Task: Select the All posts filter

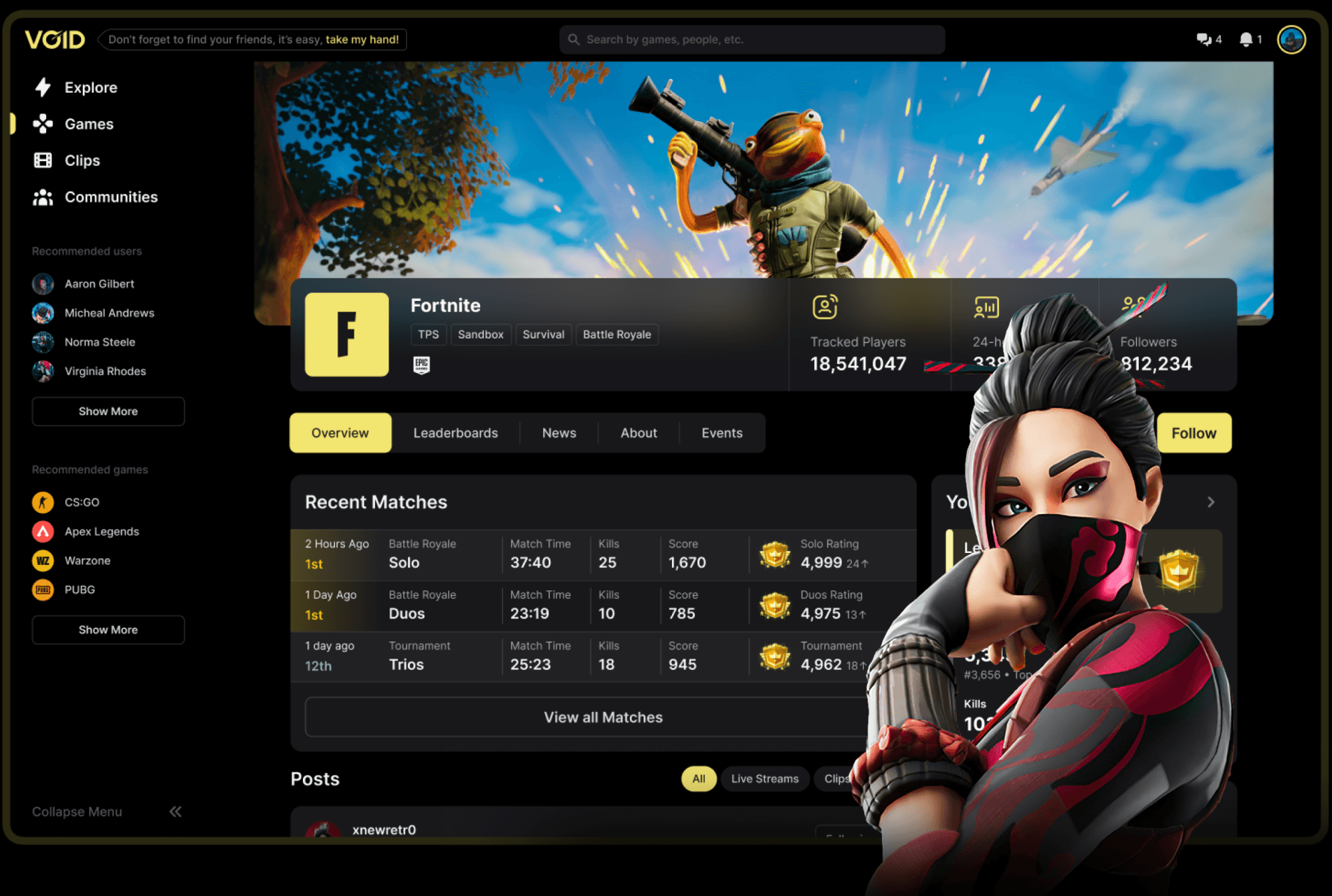Action: [x=698, y=778]
